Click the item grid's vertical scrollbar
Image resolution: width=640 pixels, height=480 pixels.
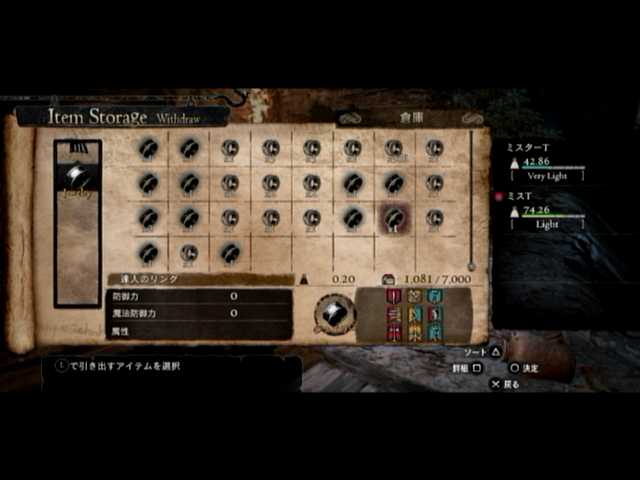point(471,200)
